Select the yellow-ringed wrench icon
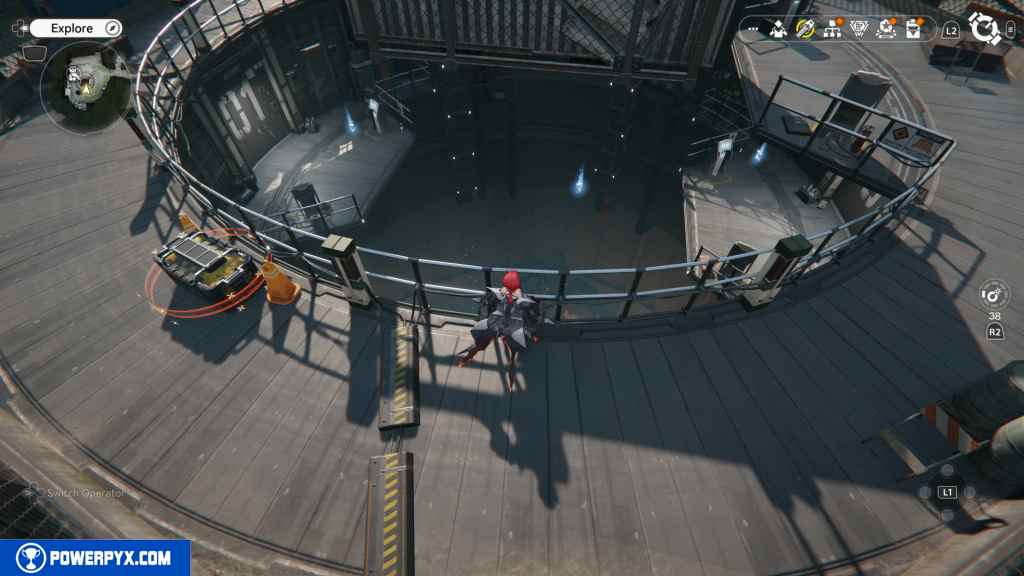The height and width of the screenshot is (576, 1024). [x=805, y=29]
